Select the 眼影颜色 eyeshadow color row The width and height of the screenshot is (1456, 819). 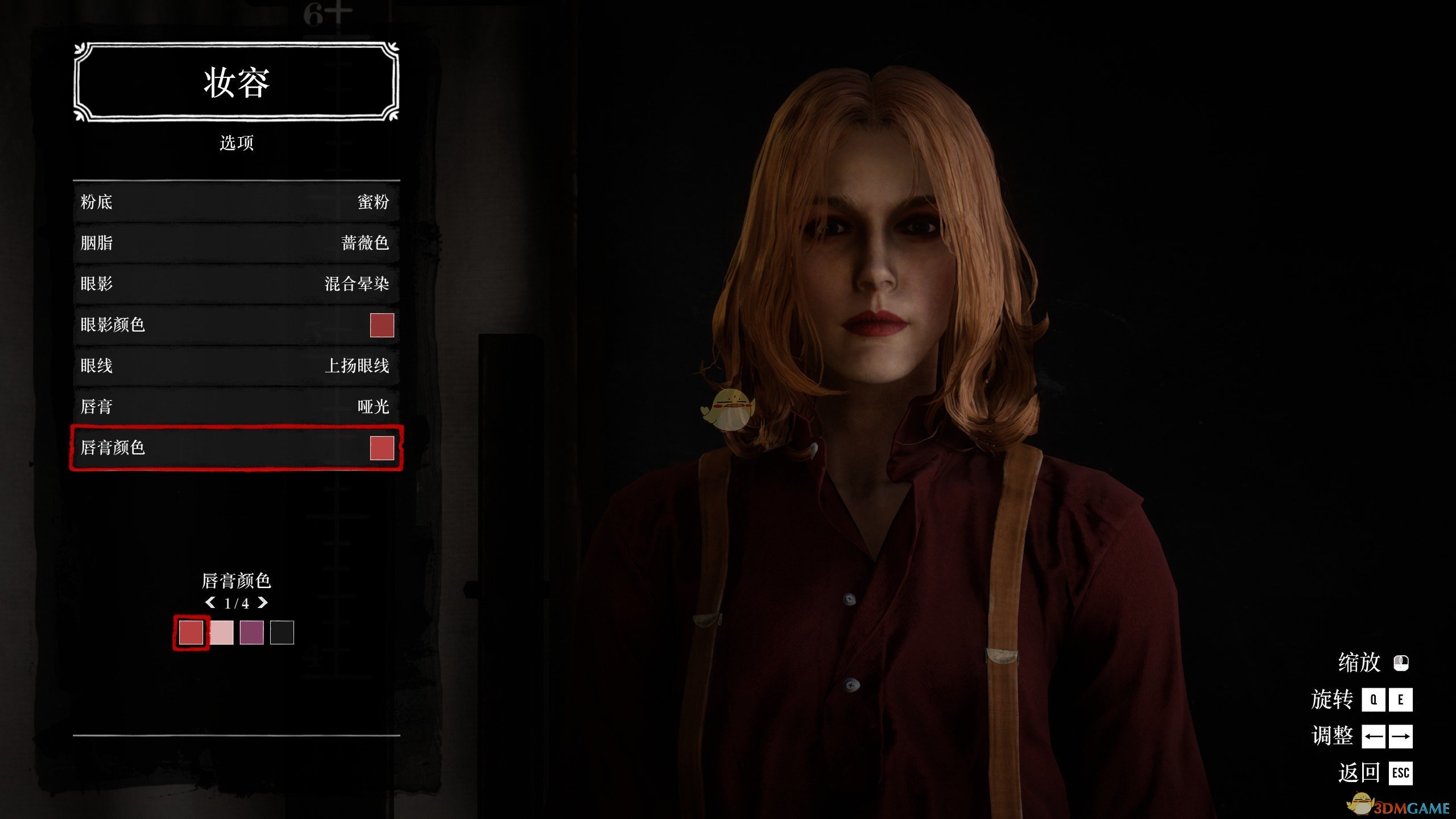[x=236, y=325]
